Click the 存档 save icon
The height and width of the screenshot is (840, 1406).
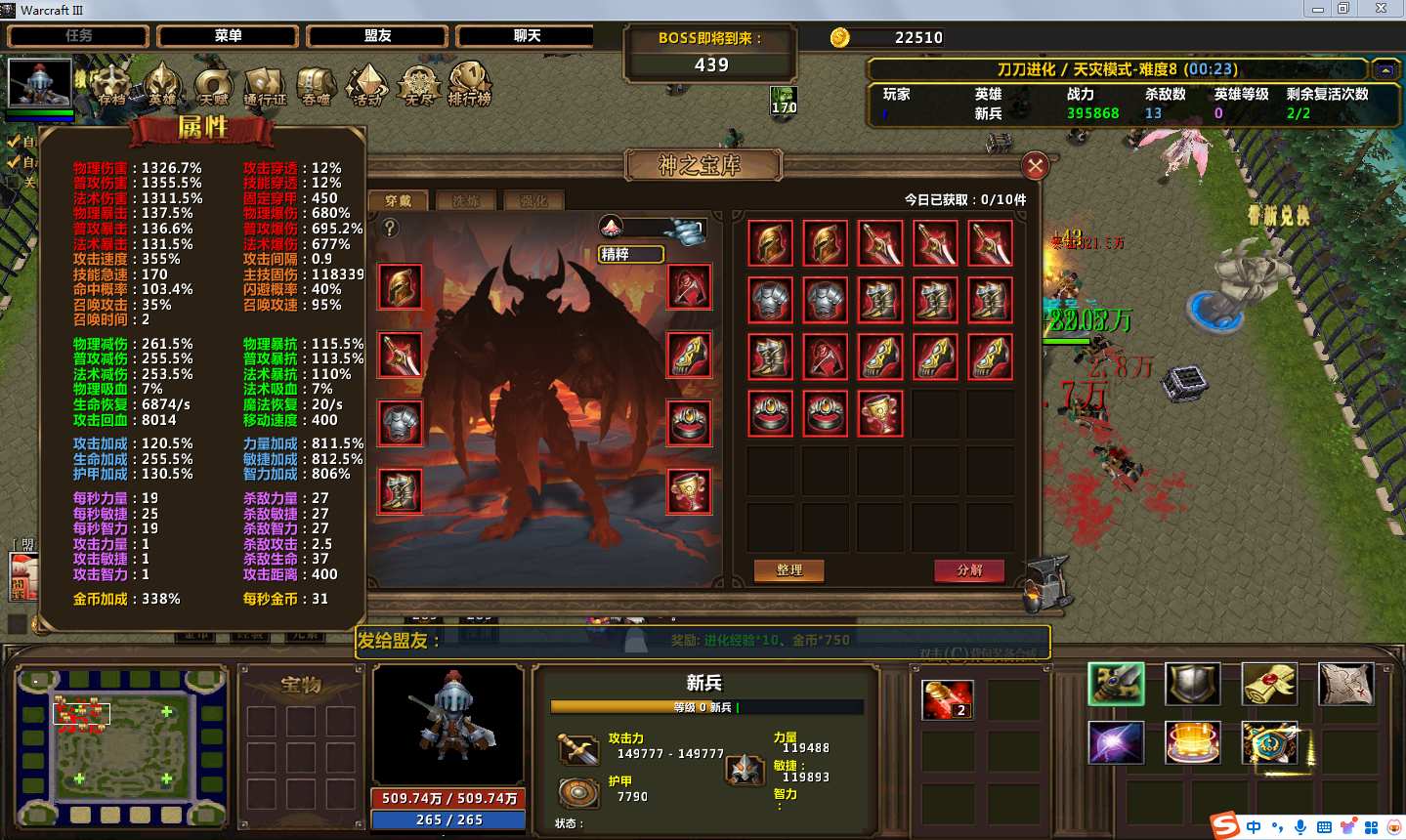111,84
